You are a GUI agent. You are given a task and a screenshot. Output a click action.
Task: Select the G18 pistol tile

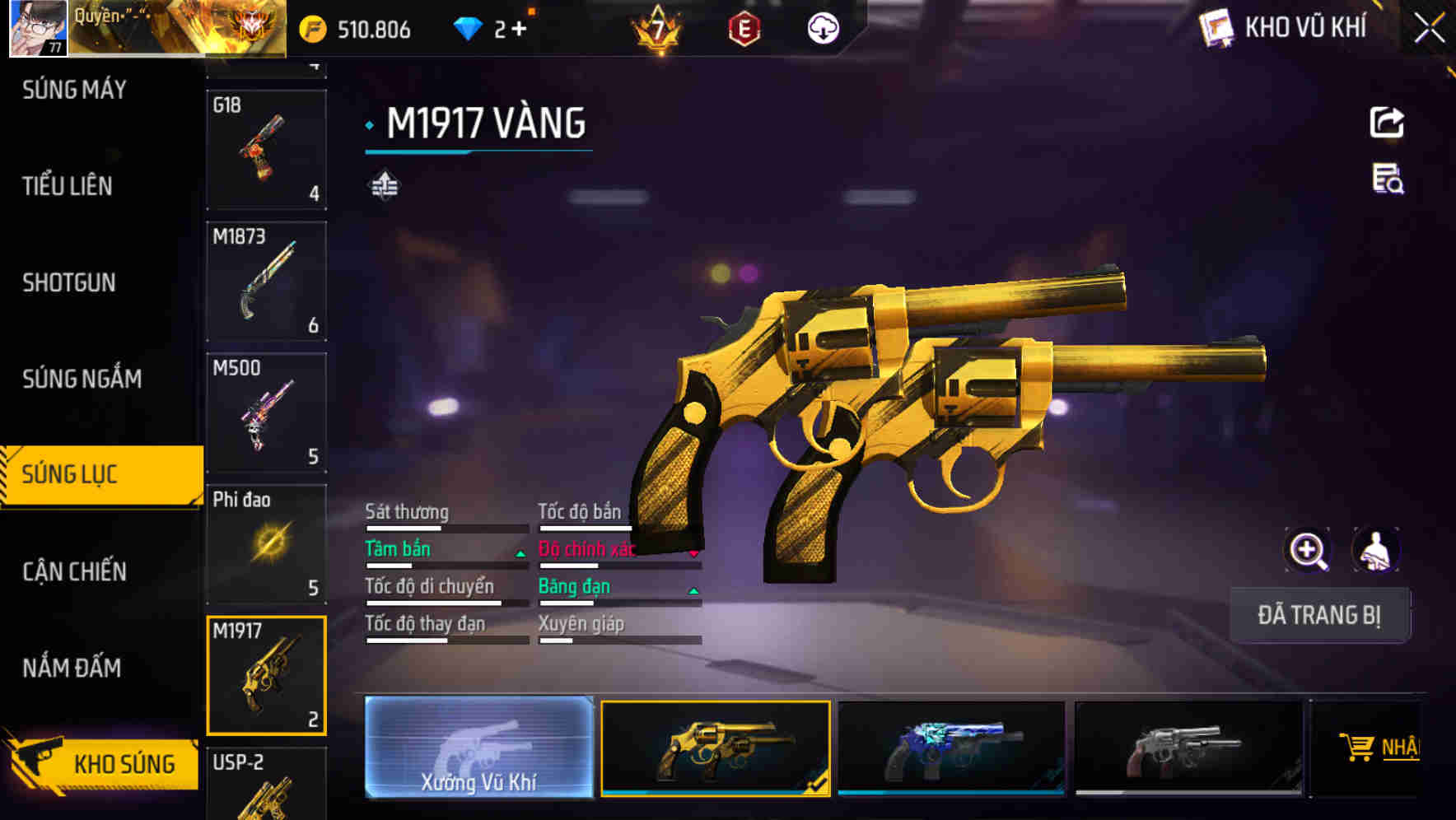click(x=266, y=149)
